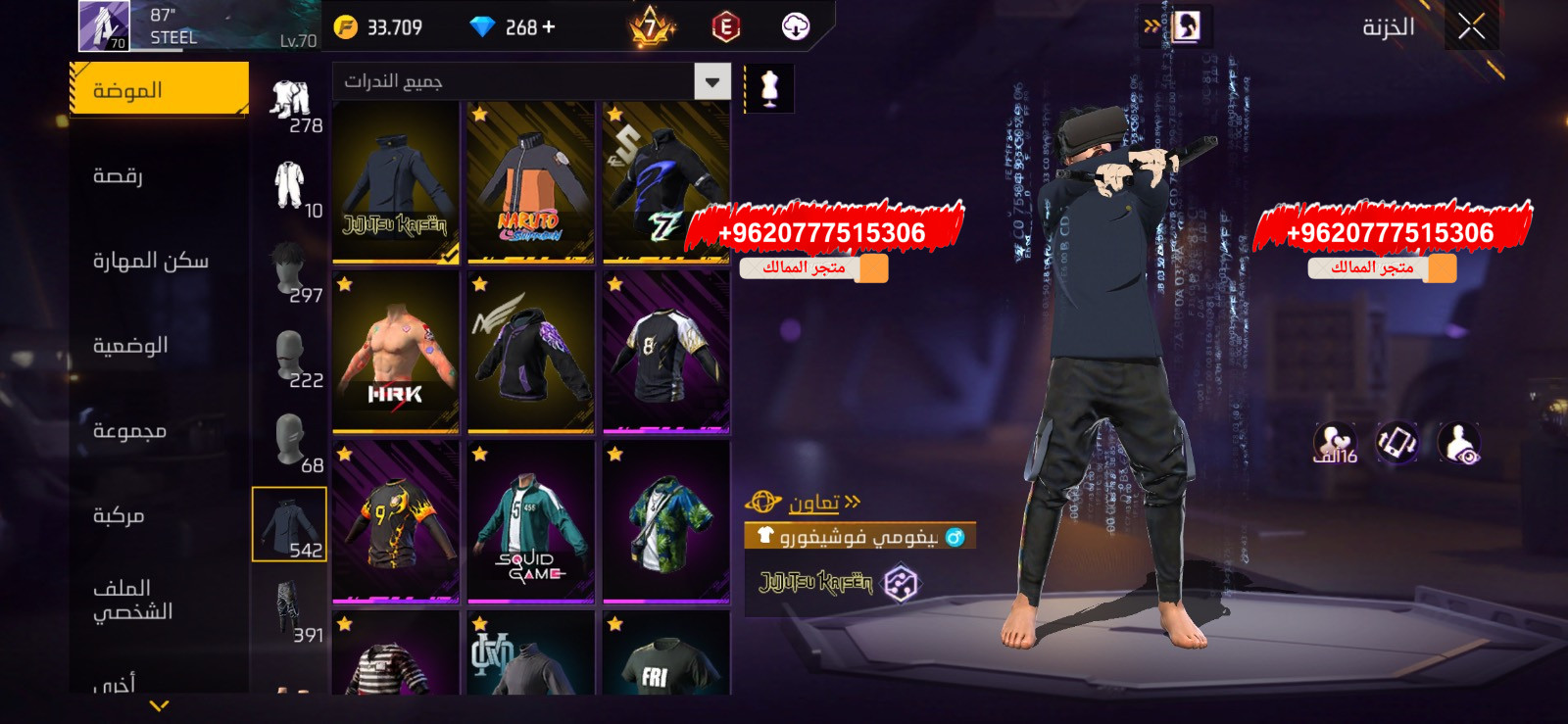Click the mannequin preview button
The width and height of the screenshot is (1568, 724).
coord(769,89)
